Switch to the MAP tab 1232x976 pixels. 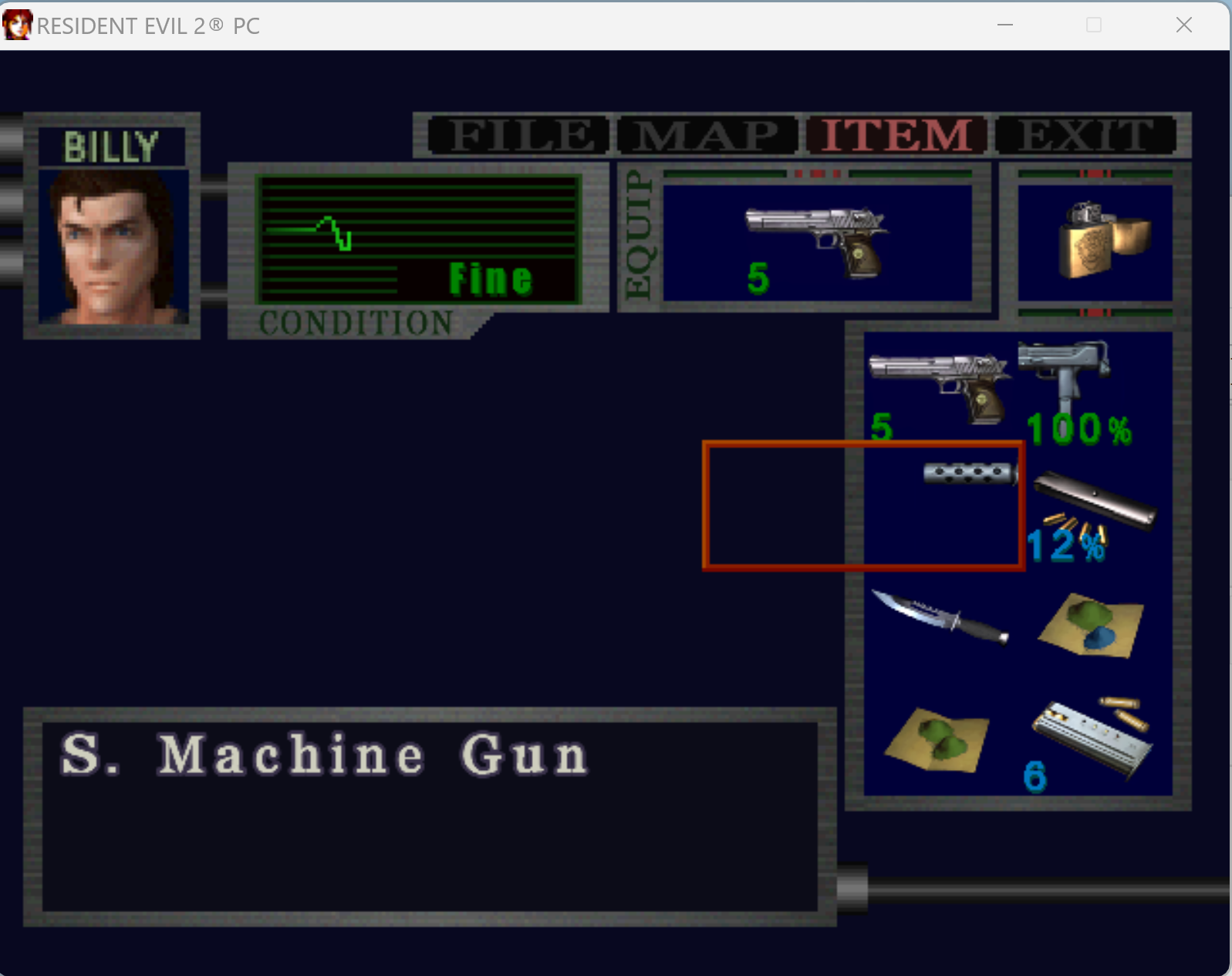(x=706, y=136)
